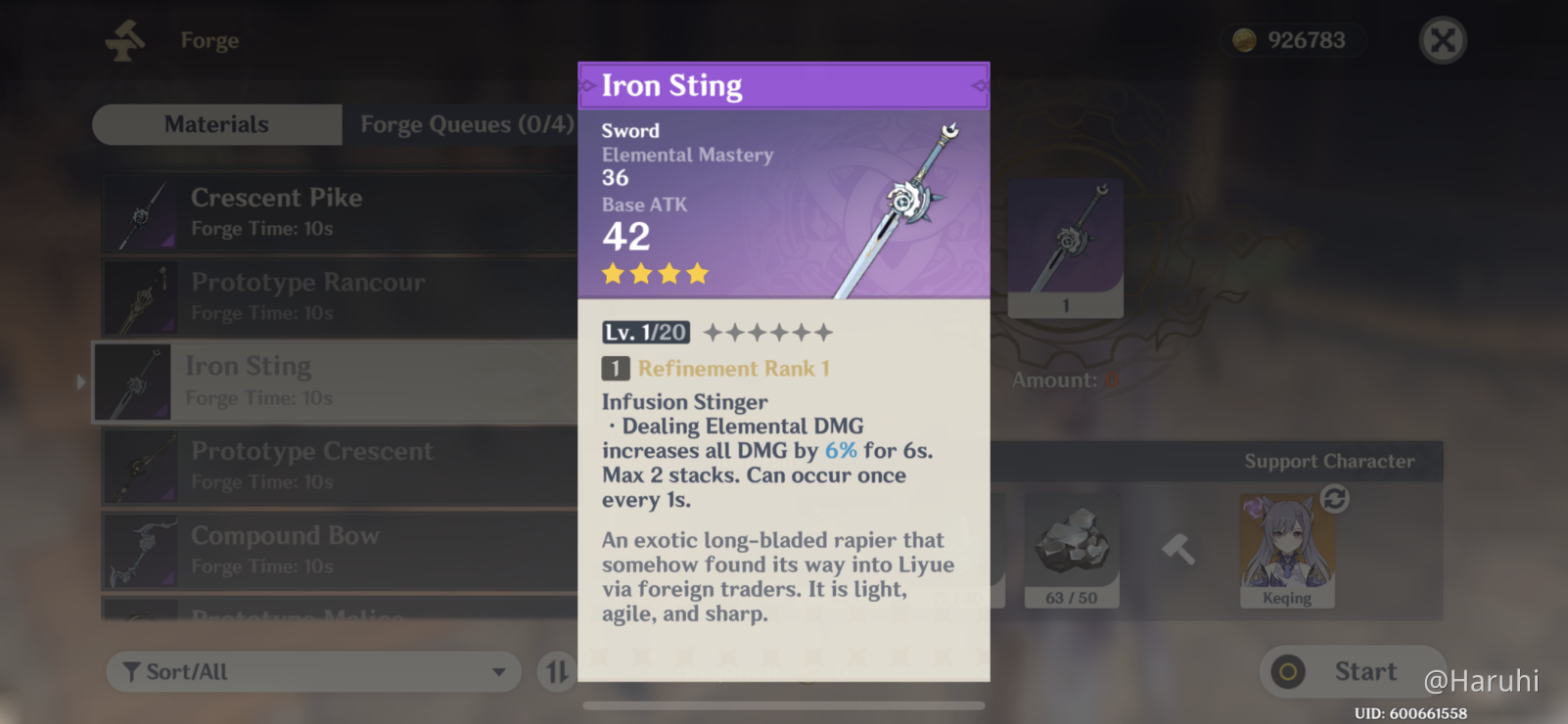Expand the weapon list with the left arrow
The height and width of the screenshot is (724, 1568).
pyautogui.click(x=80, y=382)
